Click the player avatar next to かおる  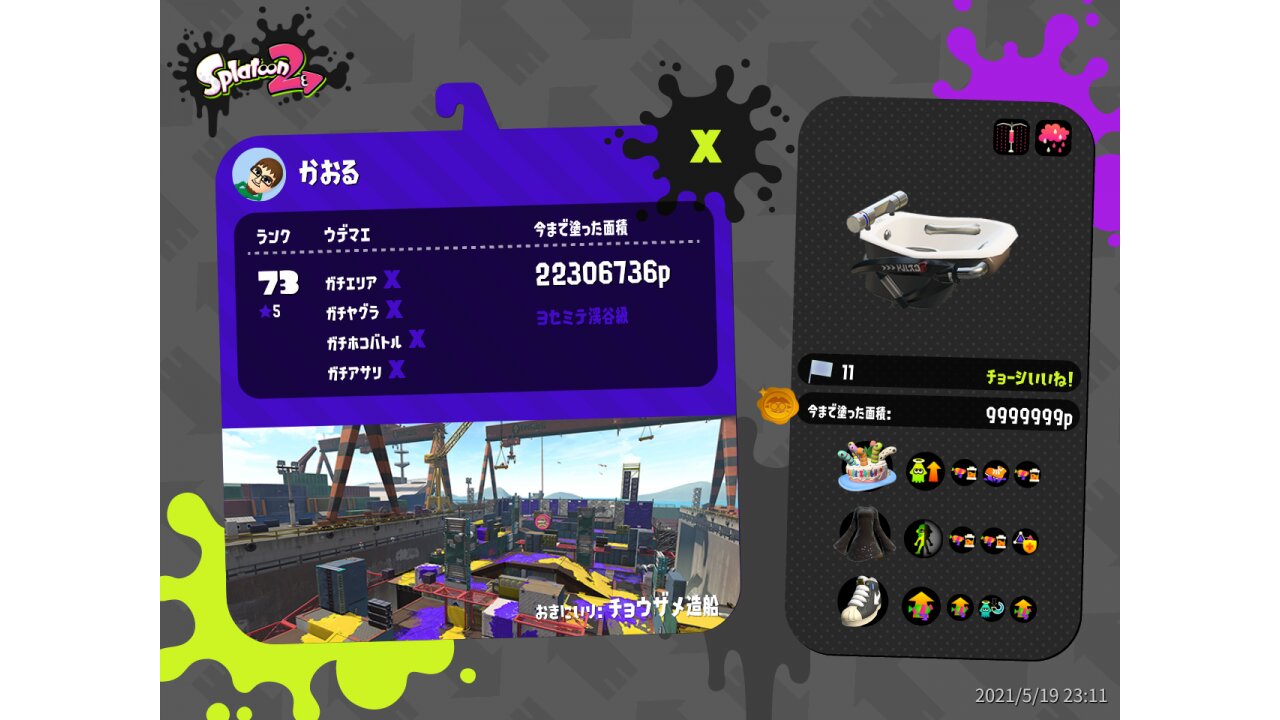(258, 175)
